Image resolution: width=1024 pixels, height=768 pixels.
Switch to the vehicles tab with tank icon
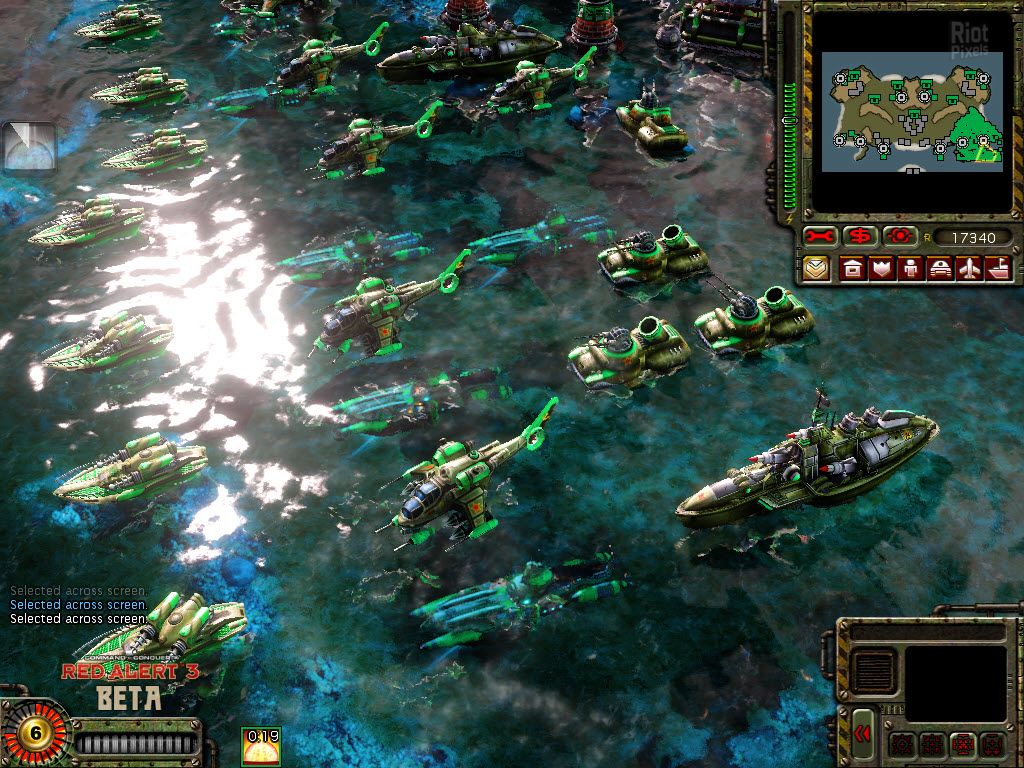tap(940, 269)
